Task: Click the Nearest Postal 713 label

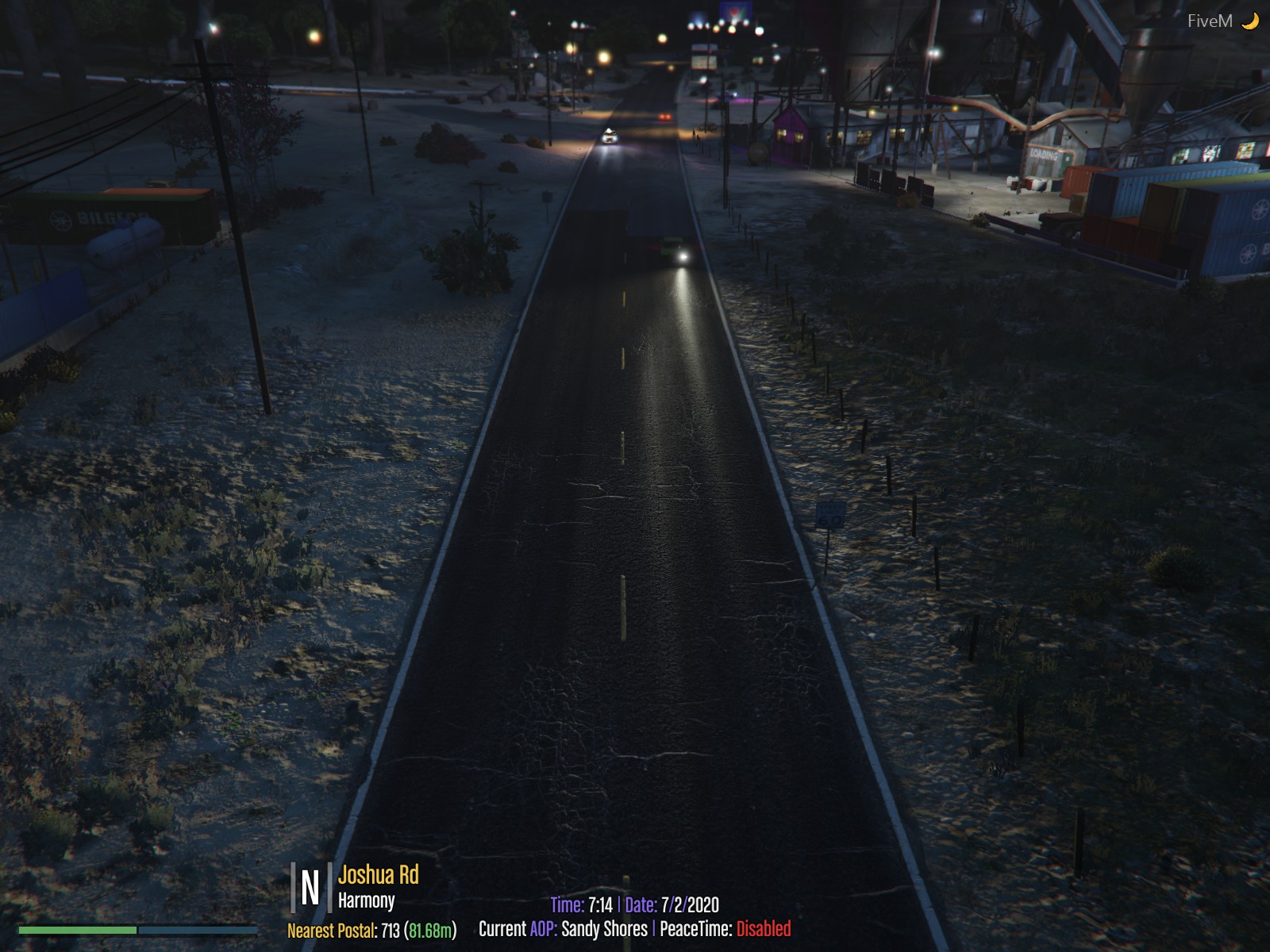Action: pos(371,930)
